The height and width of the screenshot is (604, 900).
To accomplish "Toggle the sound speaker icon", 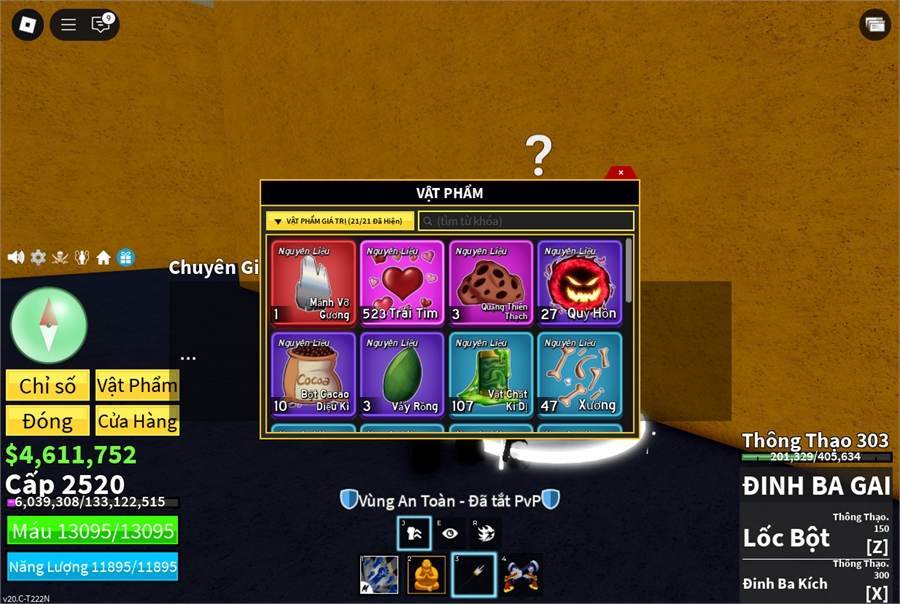I will click(16, 258).
